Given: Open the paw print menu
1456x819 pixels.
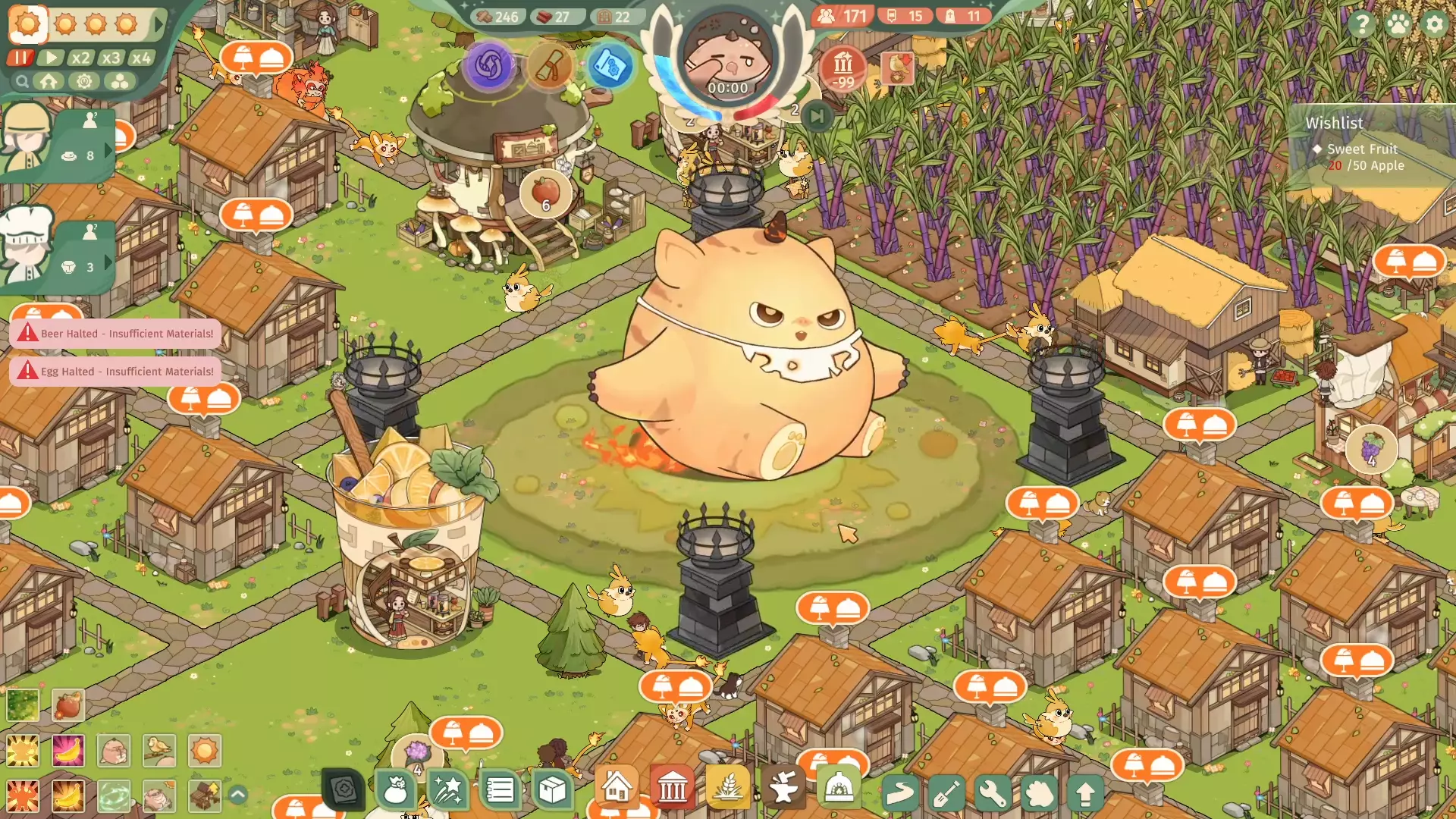Looking at the screenshot, I should coord(1398,24).
